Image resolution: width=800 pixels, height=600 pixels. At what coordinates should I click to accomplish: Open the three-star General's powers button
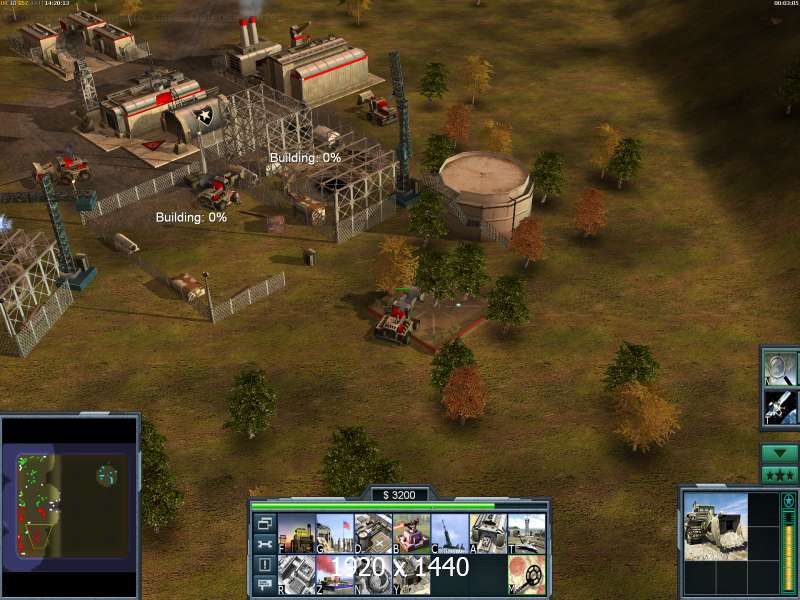click(x=779, y=474)
